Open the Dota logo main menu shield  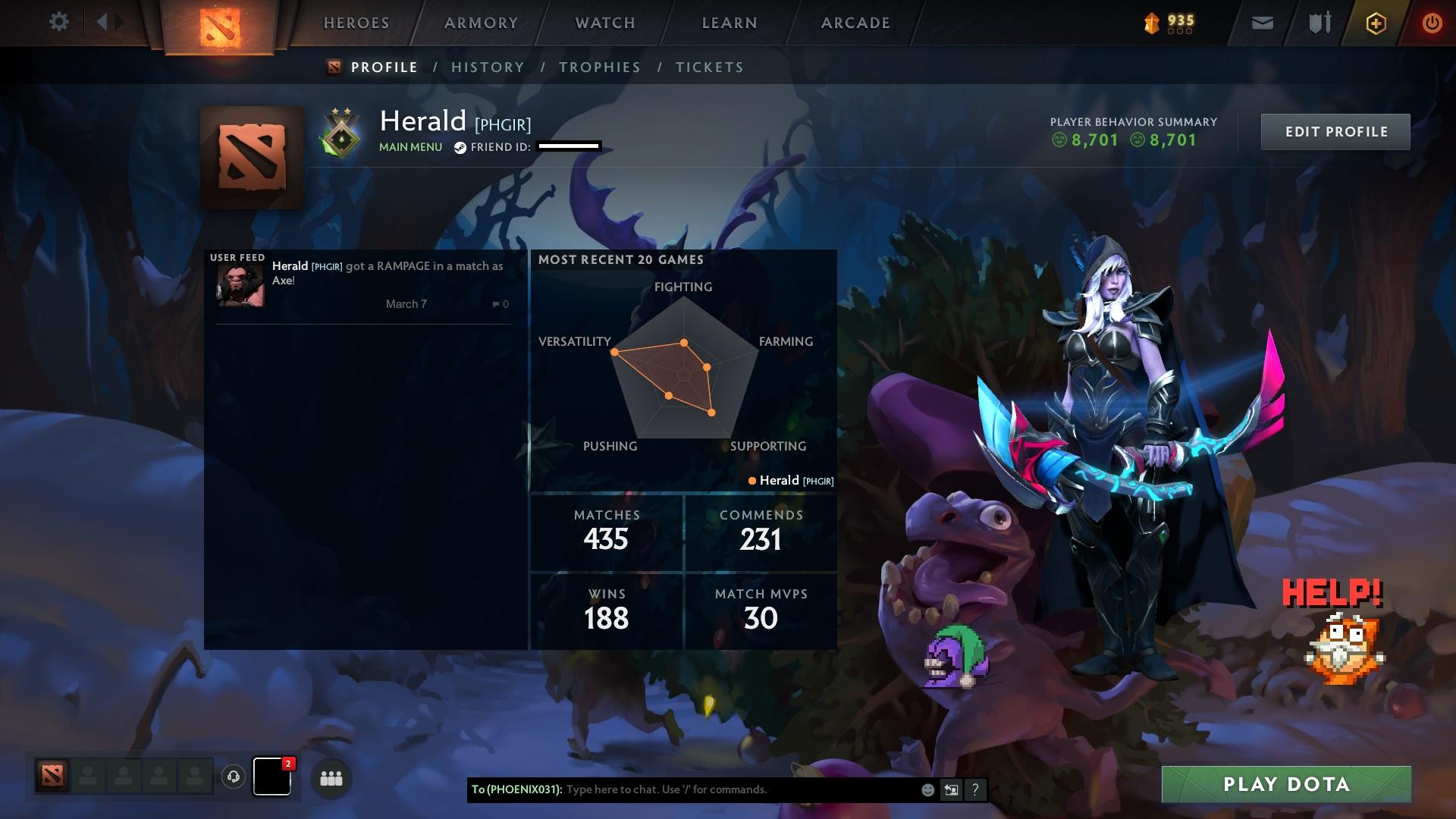(221, 22)
